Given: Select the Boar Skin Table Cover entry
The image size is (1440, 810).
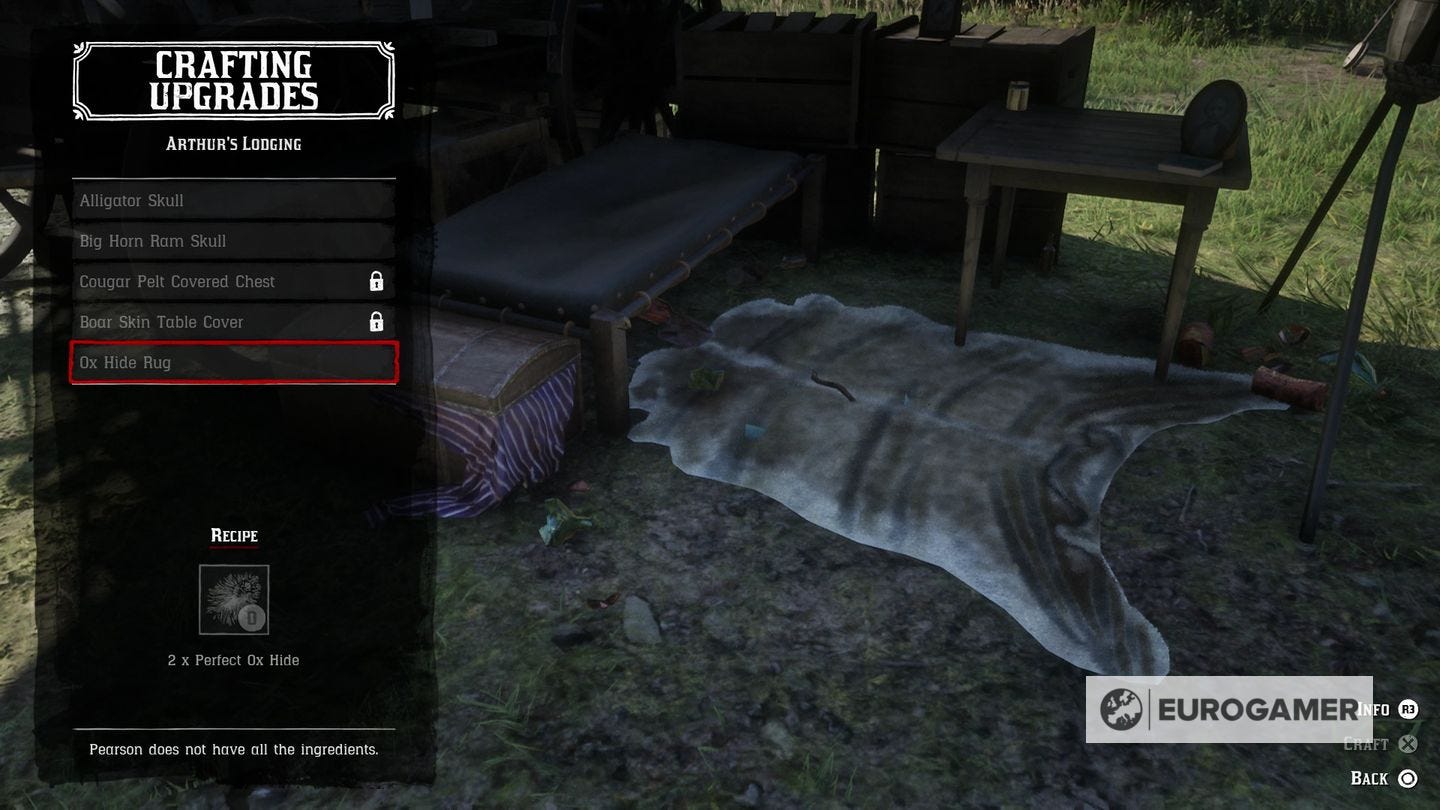Looking at the screenshot, I should tap(232, 321).
